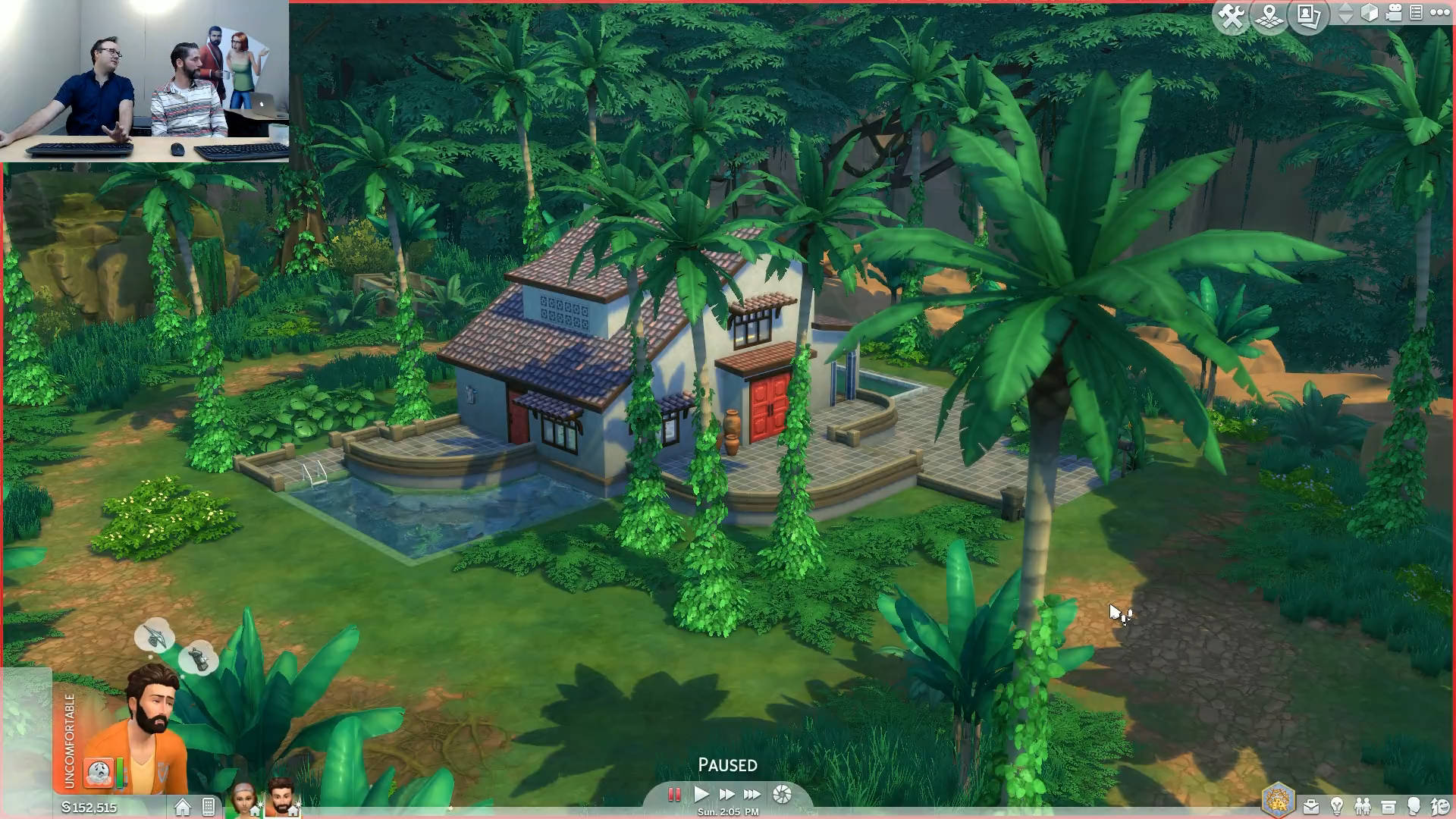Open the Manage Worlds map icon
1456x819 pixels.
(1269, 16)
